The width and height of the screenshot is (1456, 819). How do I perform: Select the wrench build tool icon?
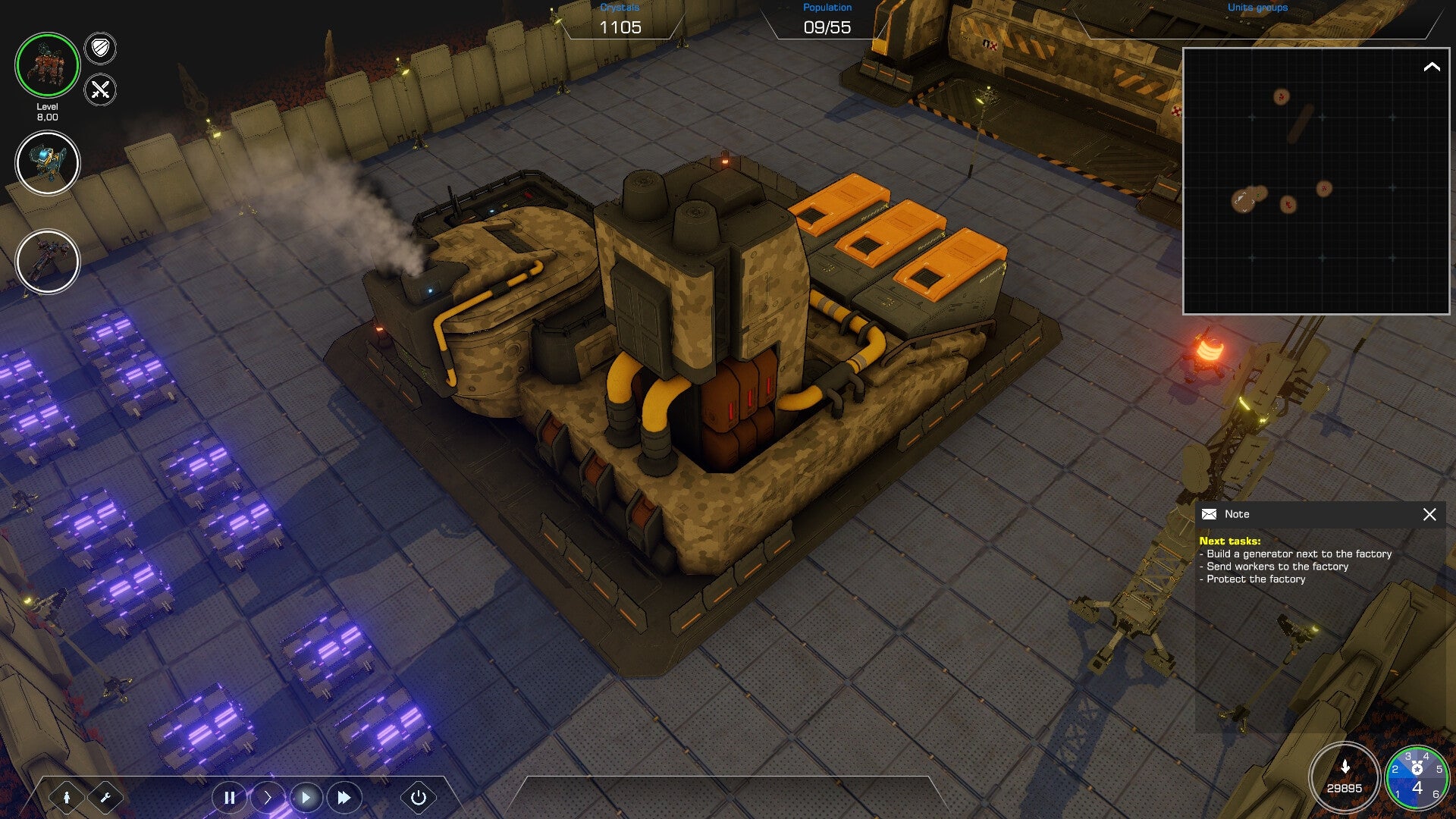[106, 797]
